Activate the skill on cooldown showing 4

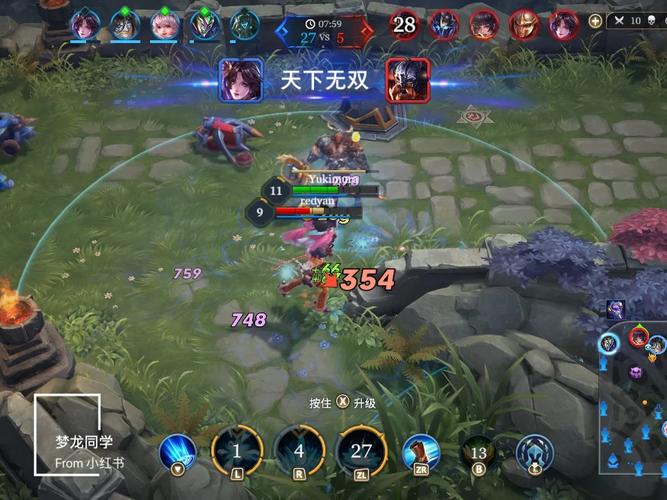(299, 450)
